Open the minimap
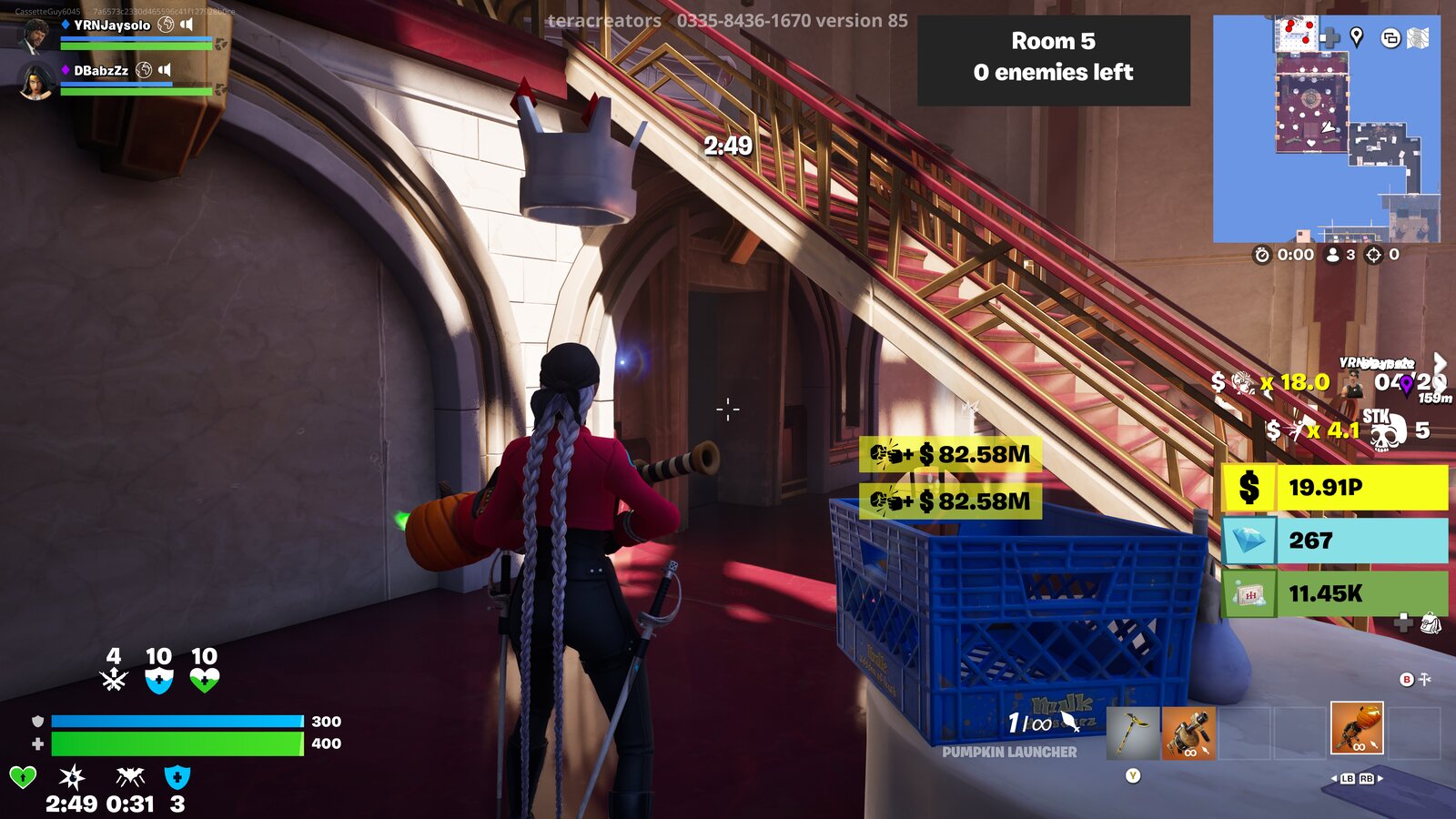 [1326, 128]
